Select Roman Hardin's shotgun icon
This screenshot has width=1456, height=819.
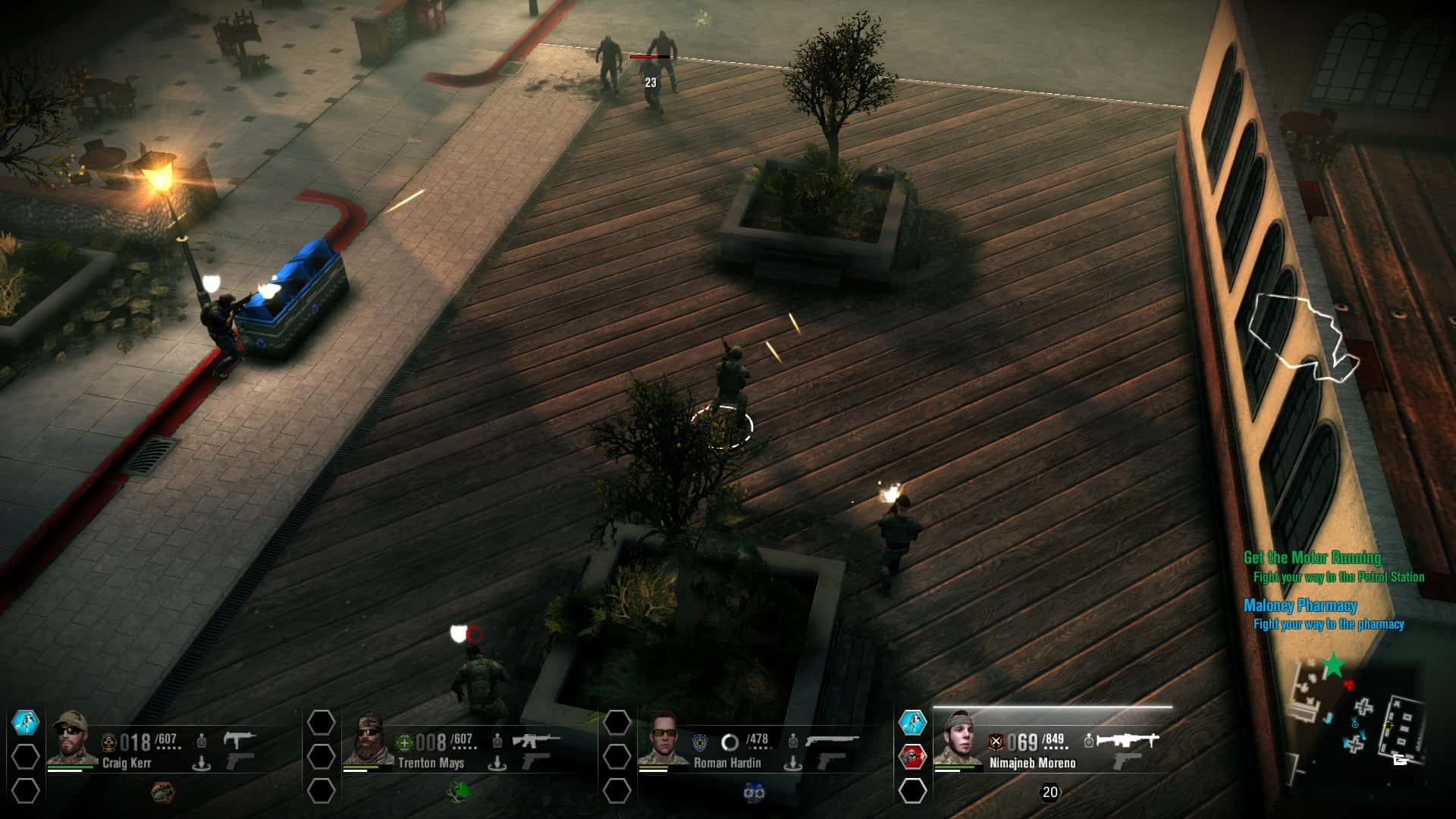pos(834,738)
